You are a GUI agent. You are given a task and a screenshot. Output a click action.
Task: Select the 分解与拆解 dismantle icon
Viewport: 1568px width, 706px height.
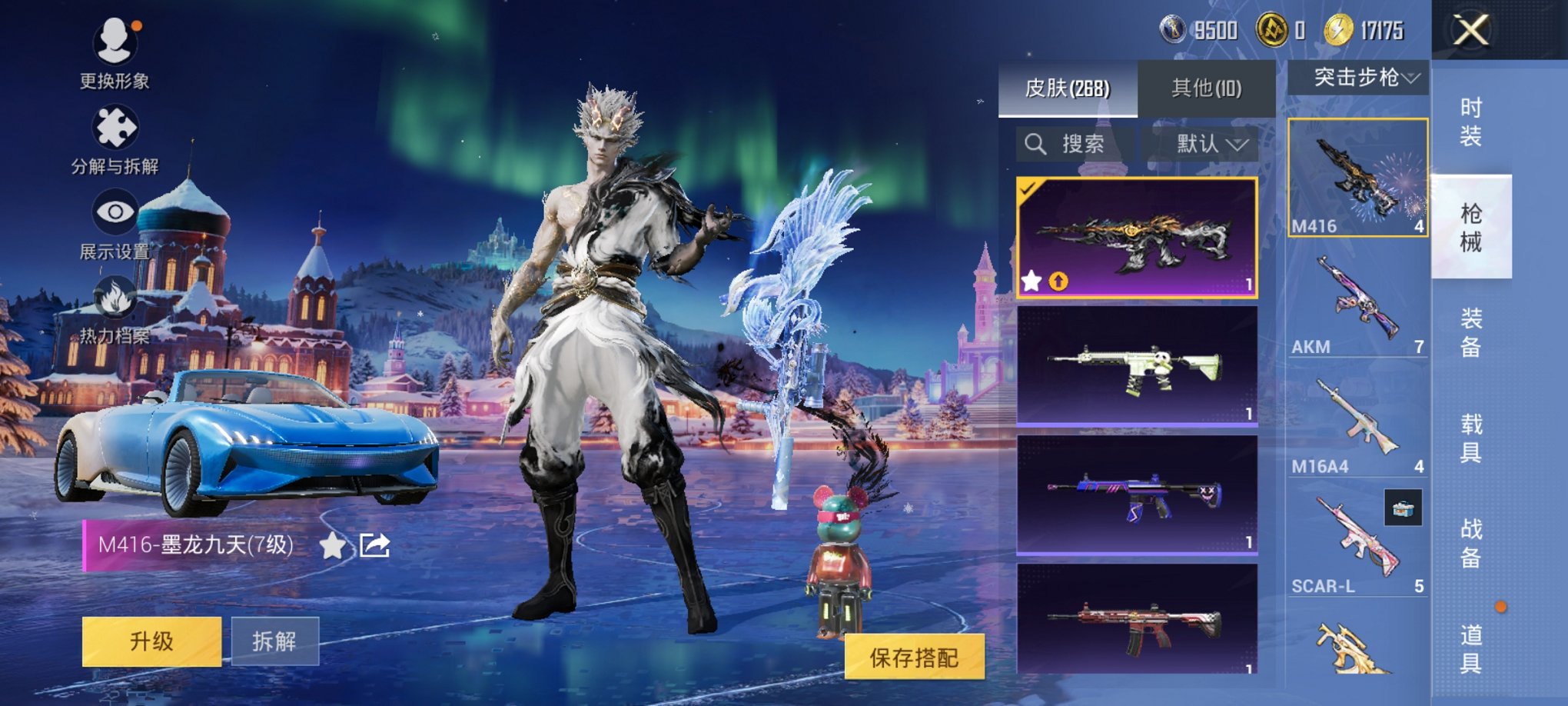point(114,127)
